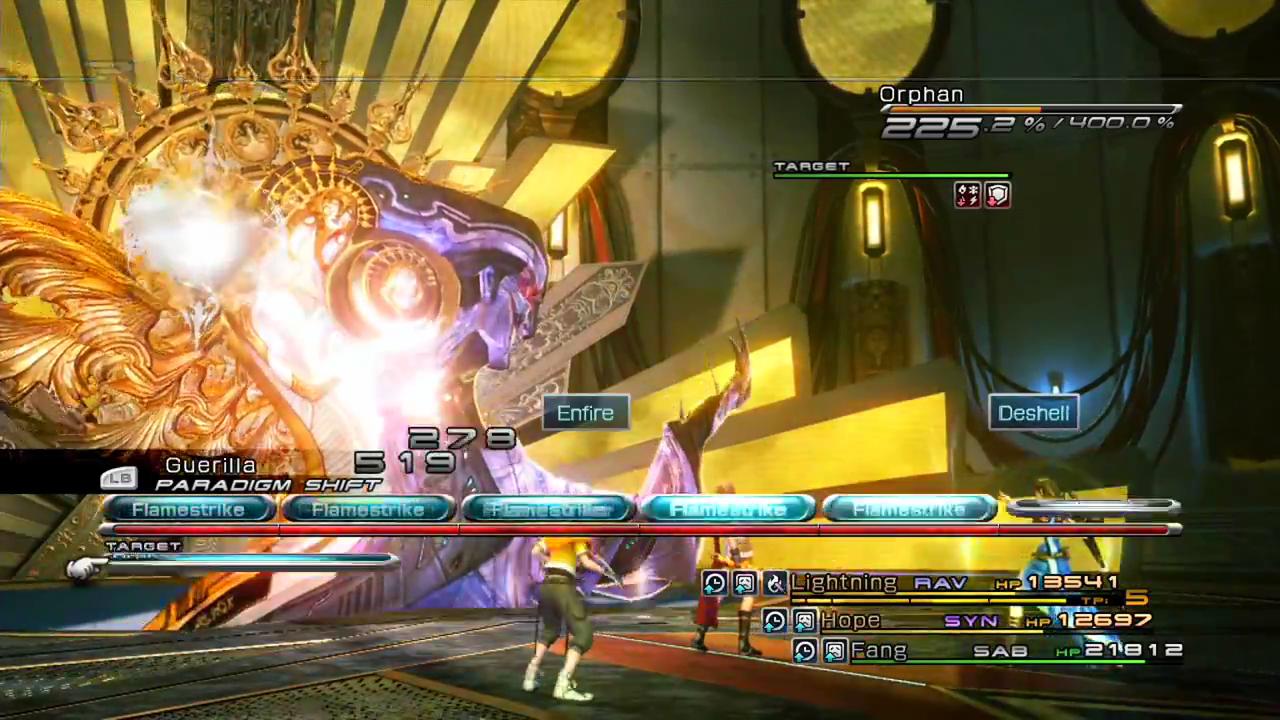The image size is (1280, 720).
Task: View Hope's Haste clock status icon
Action: (774, 622)
